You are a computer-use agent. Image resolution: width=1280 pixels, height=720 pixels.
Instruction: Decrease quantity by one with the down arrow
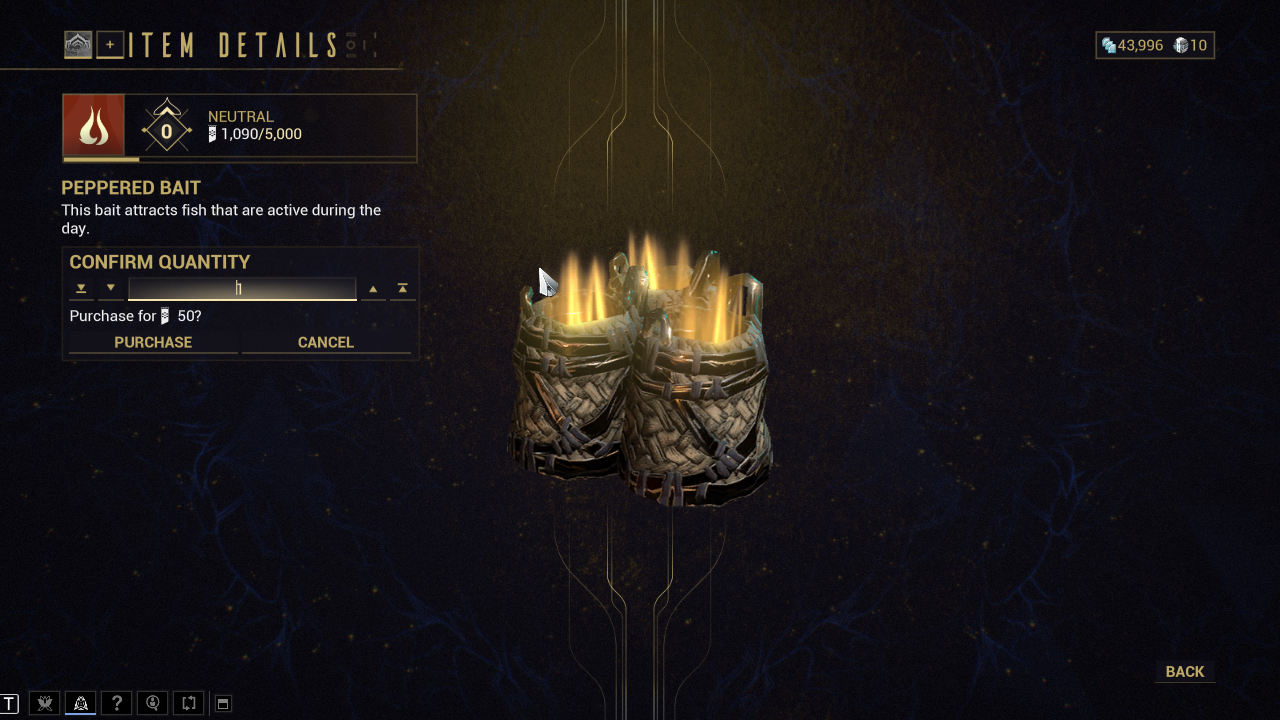pos(111,289)
